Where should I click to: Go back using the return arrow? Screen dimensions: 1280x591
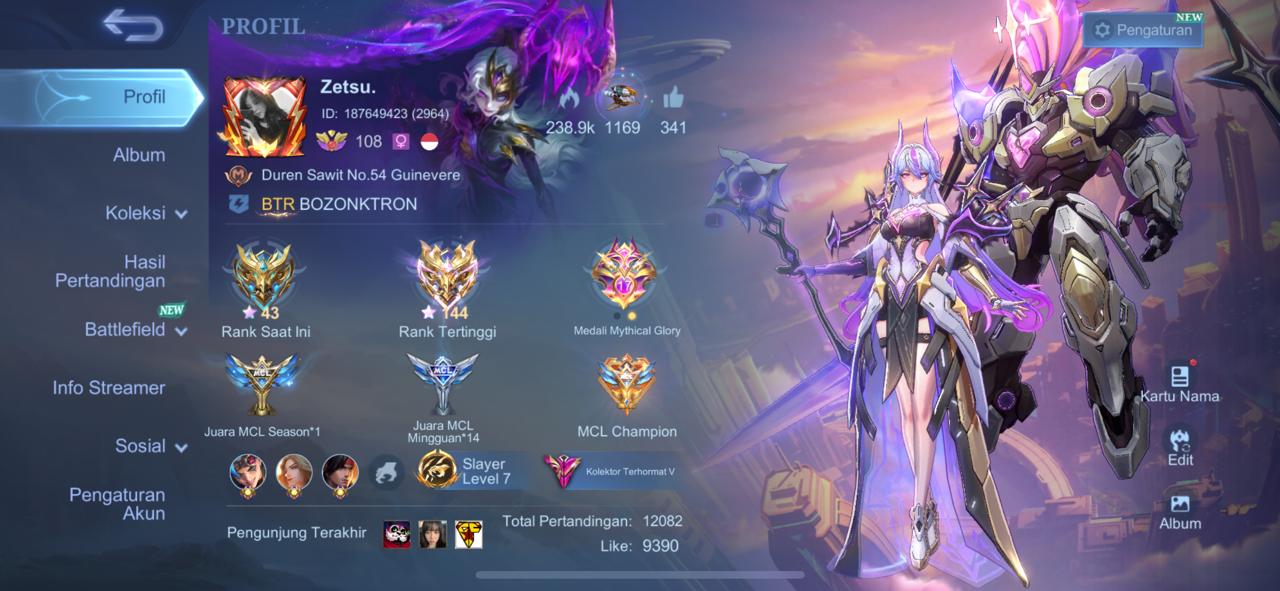(x=132, y=27)
